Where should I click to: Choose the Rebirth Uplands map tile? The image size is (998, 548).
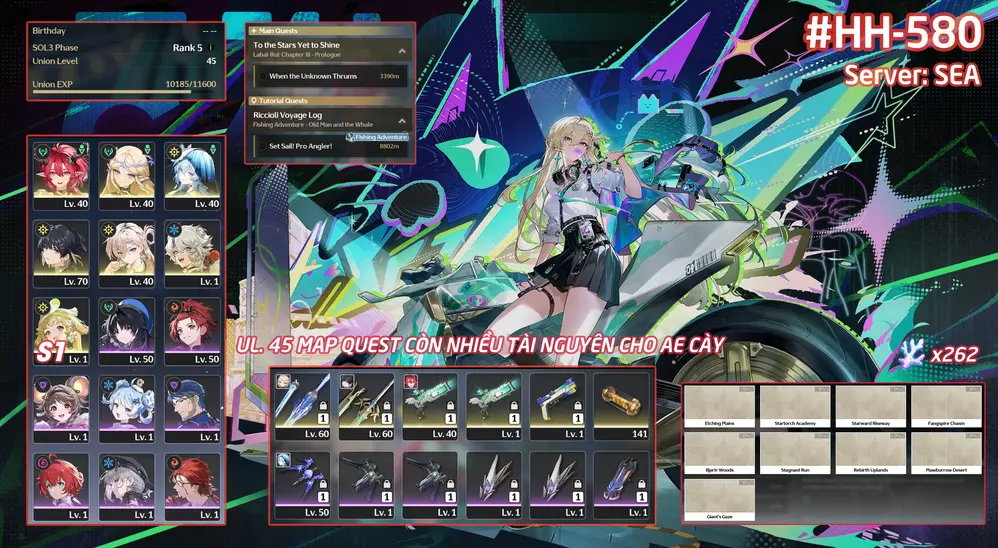click(x=870, y=452)
